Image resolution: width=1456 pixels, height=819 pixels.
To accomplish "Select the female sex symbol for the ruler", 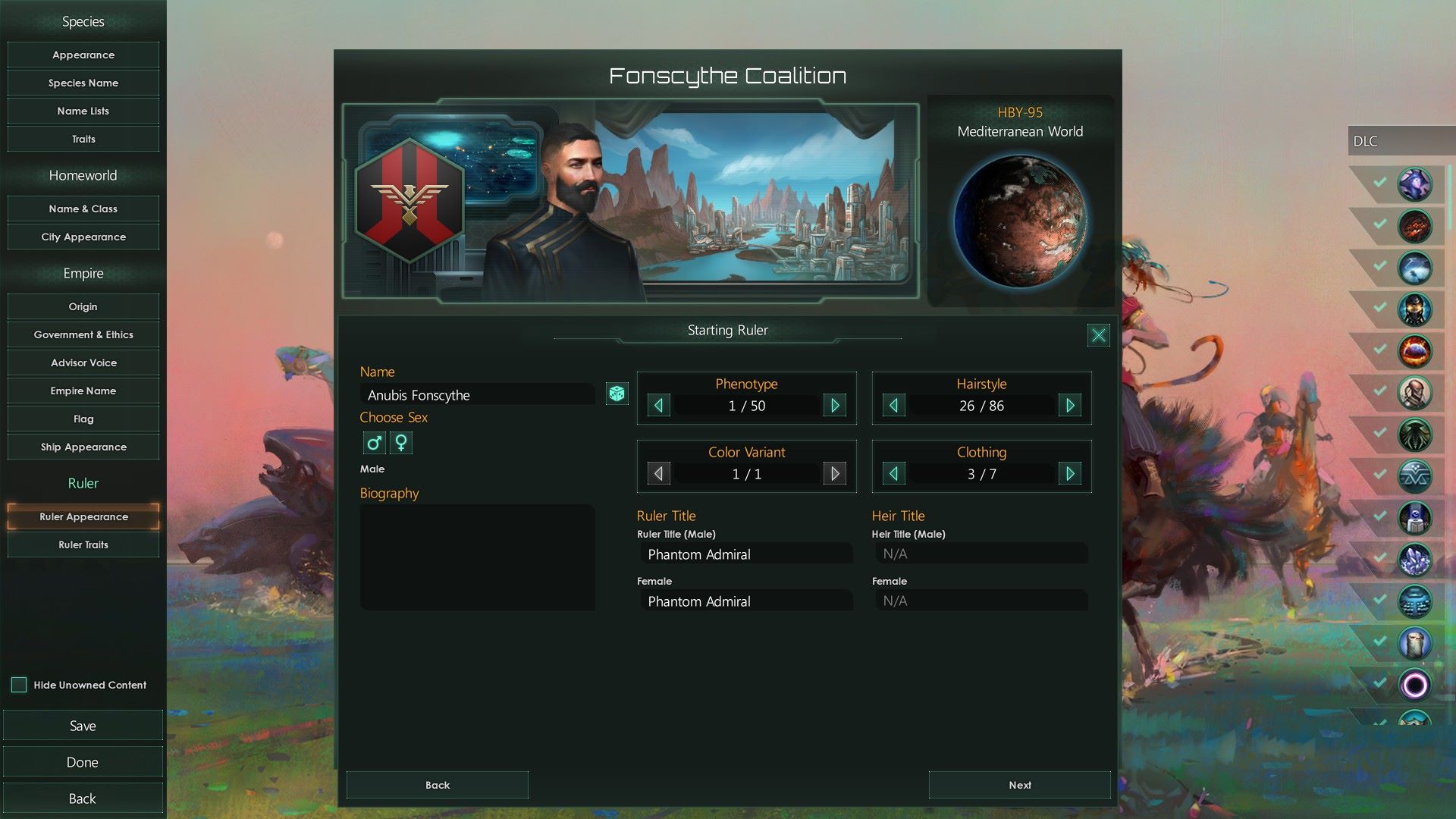I will (400, 442).
